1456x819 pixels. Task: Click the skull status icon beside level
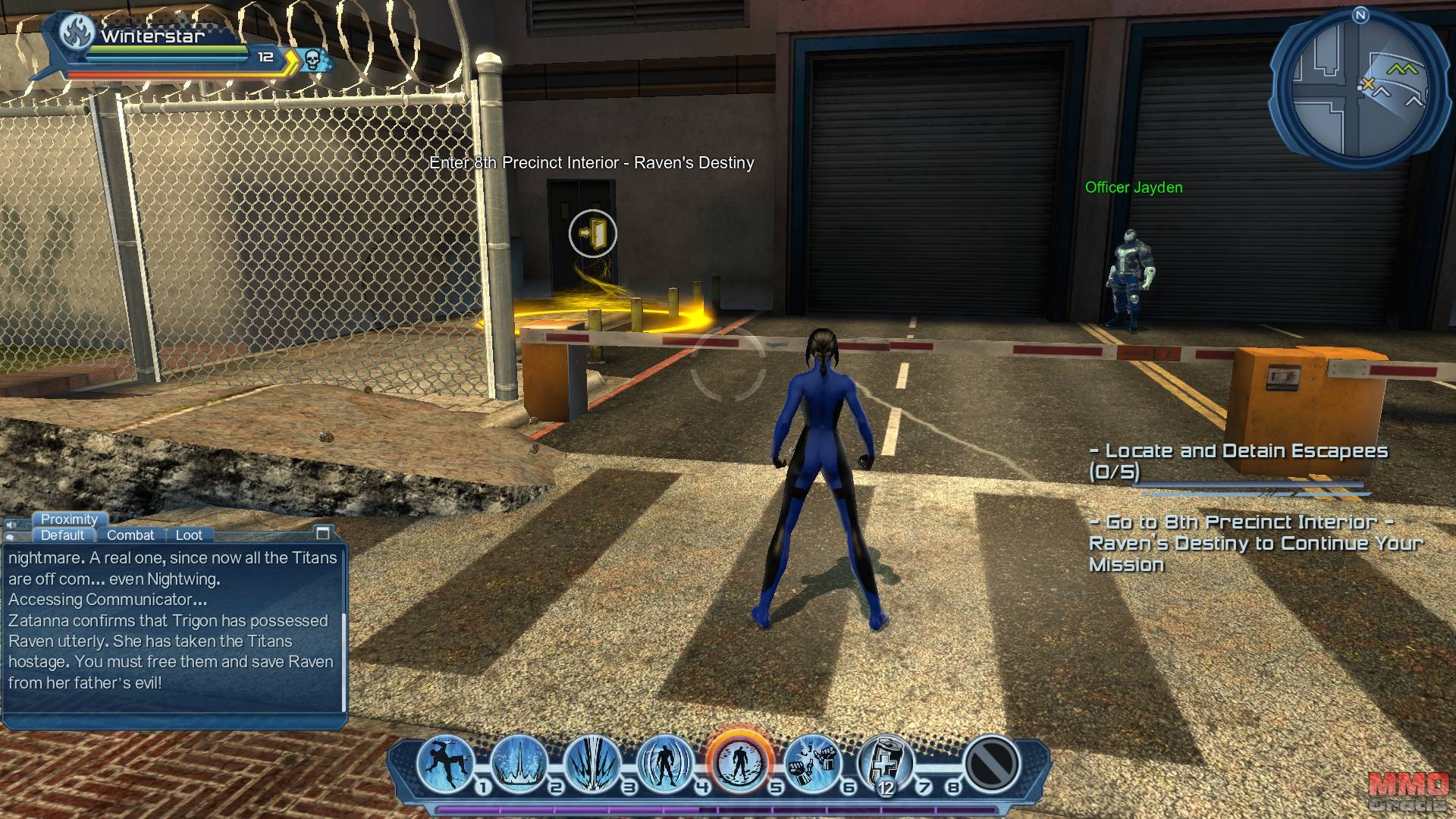pos(312,58)
